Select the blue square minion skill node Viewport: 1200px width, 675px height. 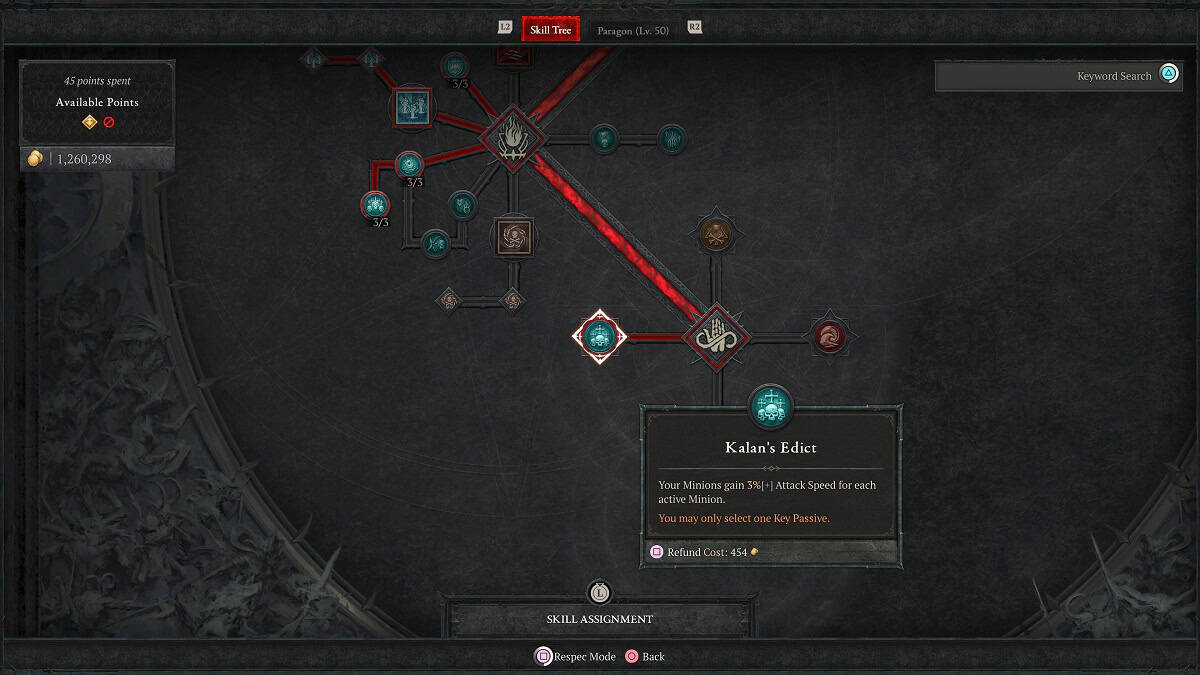point(412,106)
